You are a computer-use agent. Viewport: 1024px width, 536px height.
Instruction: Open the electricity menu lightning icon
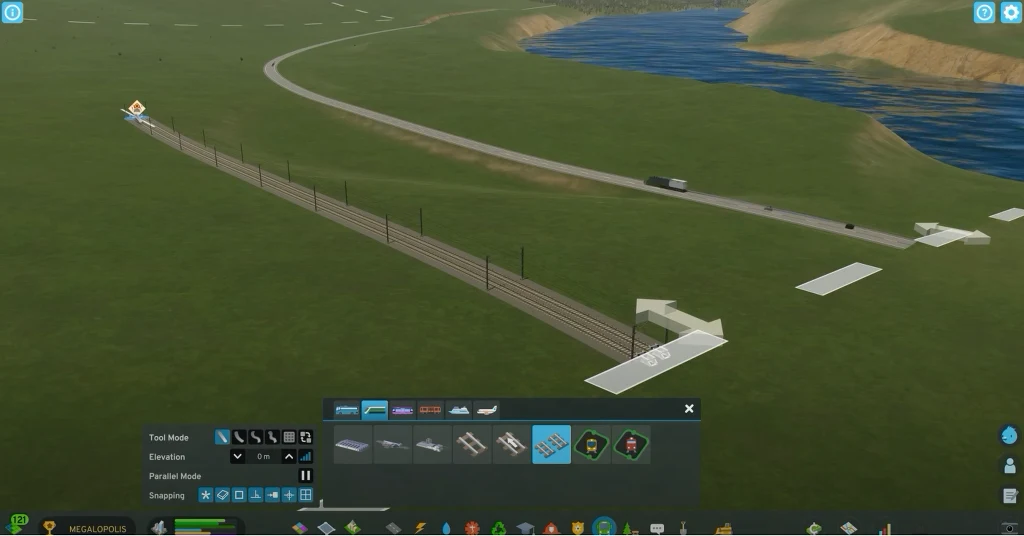[x=420, y=527]
